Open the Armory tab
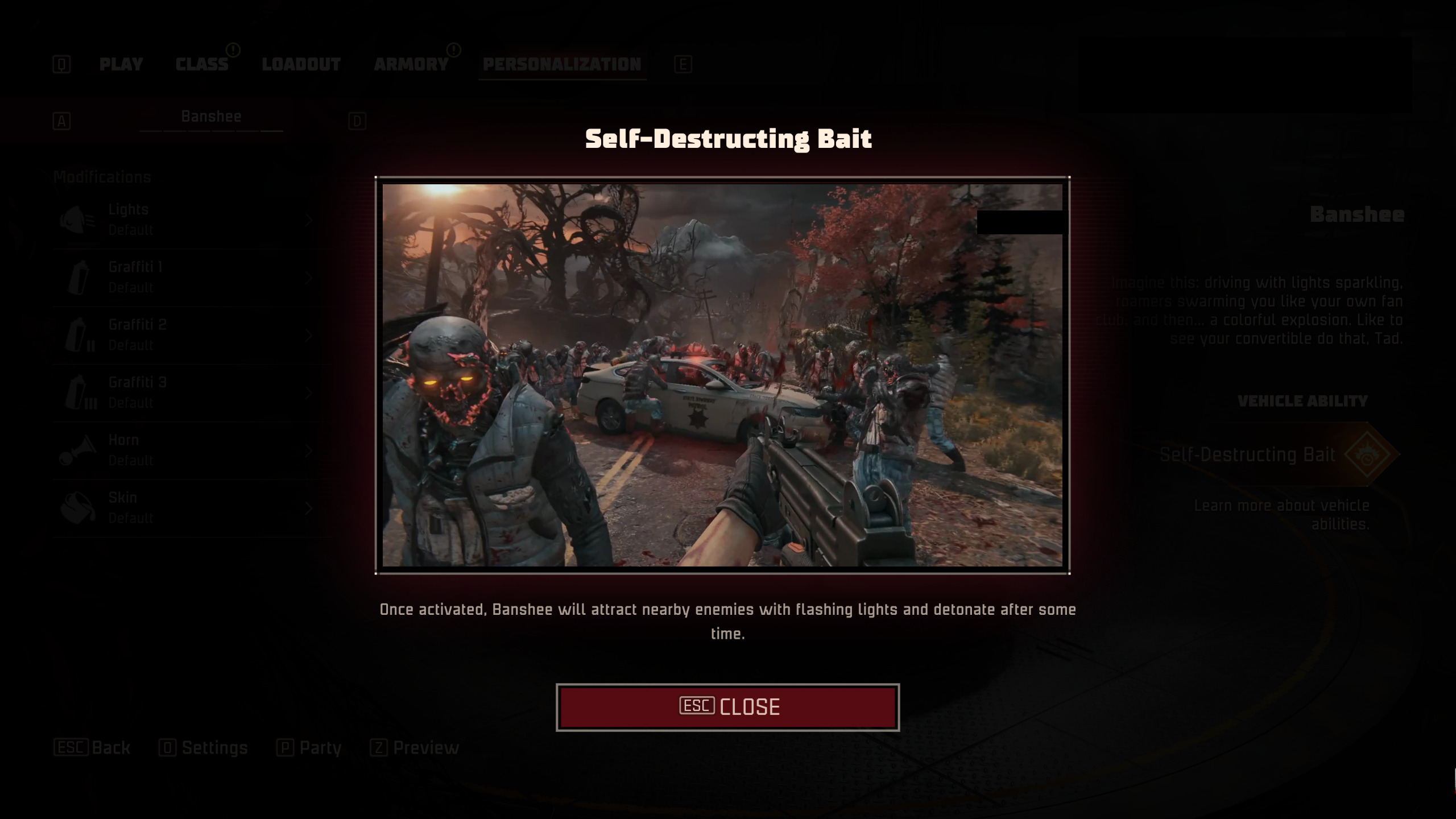Screen dimensions: 1456x819 coord(411,64)
